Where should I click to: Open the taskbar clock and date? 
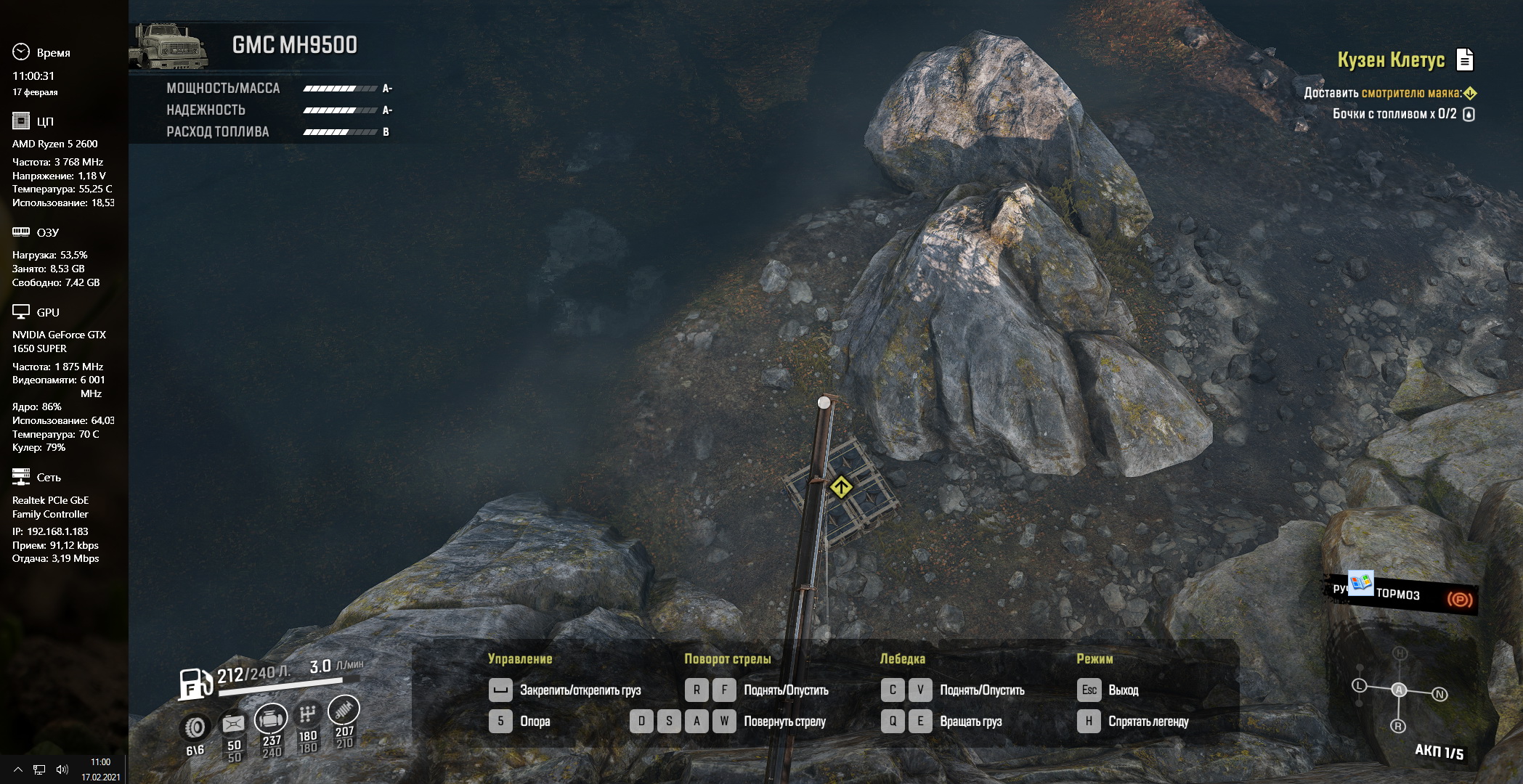pos(101,769)
